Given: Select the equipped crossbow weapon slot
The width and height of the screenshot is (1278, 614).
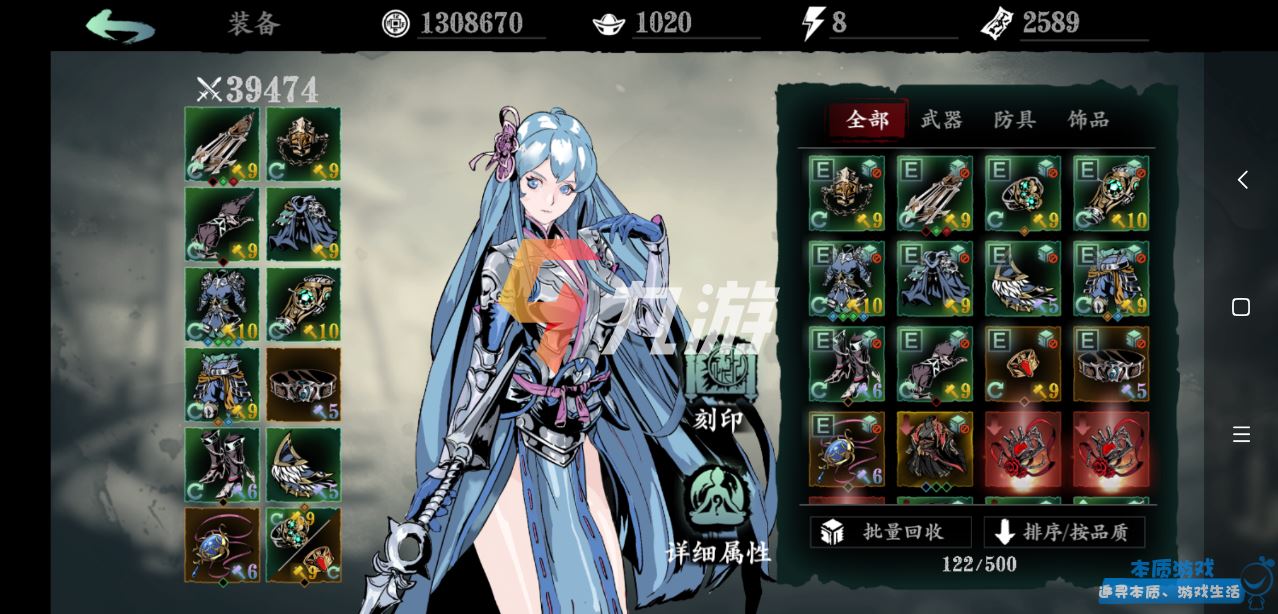Looking at the screenshot, I should pos(222,144).
